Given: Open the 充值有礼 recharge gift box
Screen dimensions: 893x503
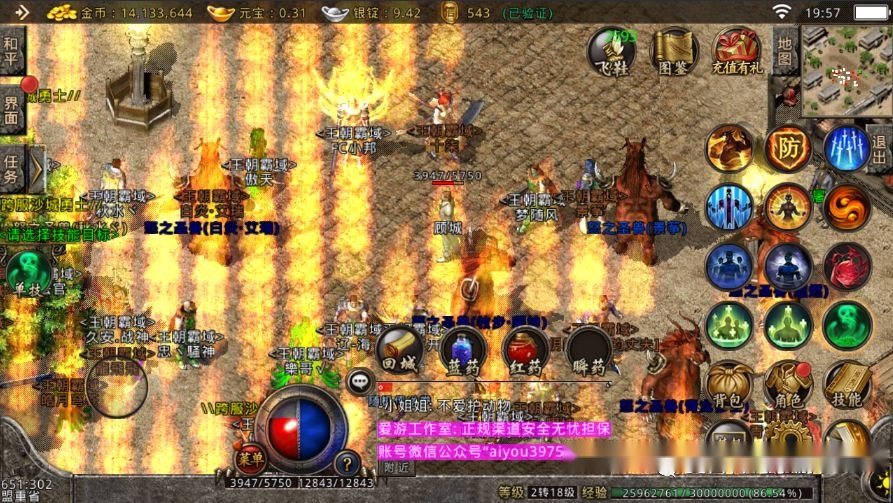Looking at the screenshot, I should pyautogui.click(x=737, y=51).
